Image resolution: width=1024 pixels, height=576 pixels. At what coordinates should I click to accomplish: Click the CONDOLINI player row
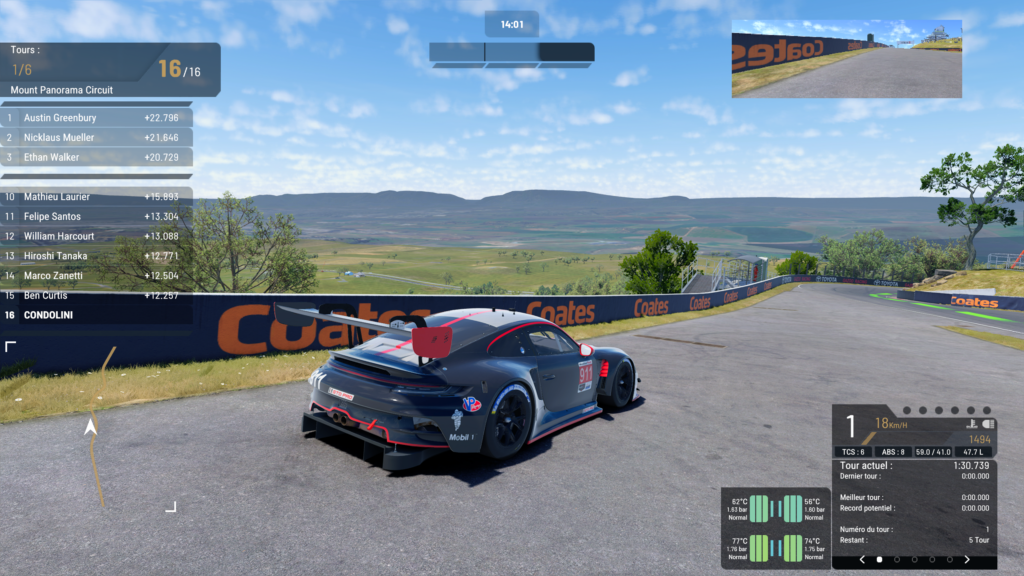coord(97,315)
